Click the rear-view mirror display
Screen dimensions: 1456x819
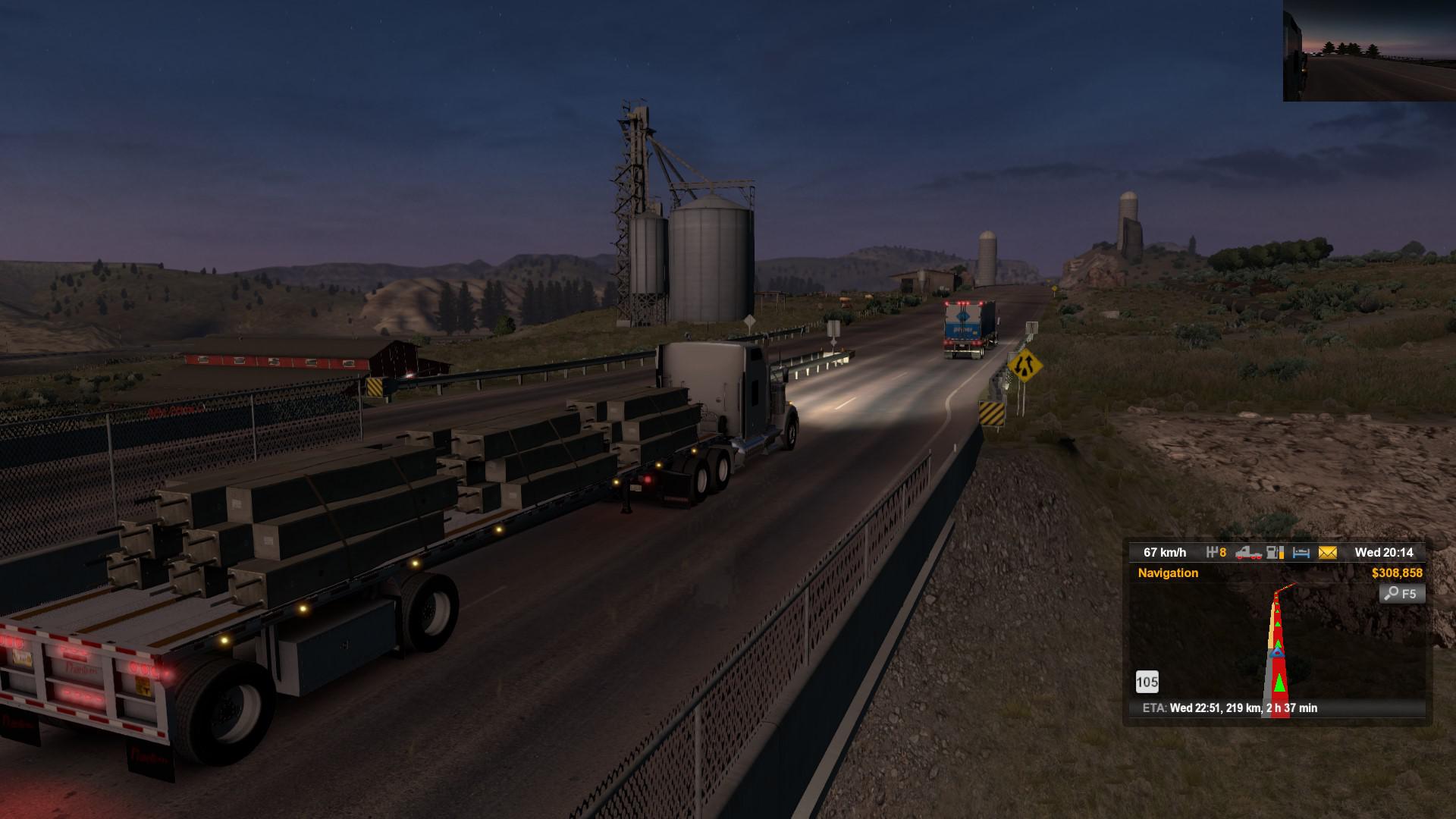1369,51
